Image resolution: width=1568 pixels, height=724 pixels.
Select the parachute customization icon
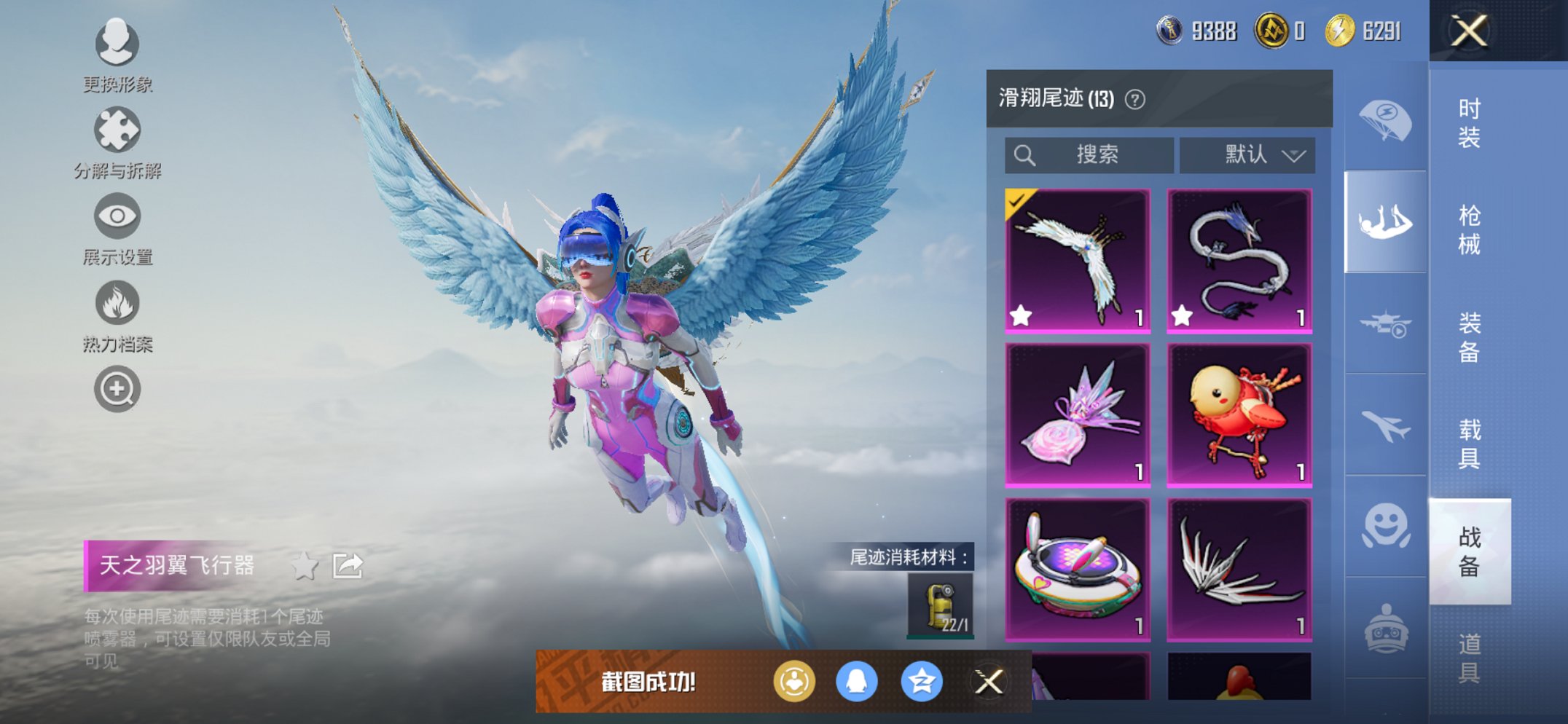(1385, 124)
